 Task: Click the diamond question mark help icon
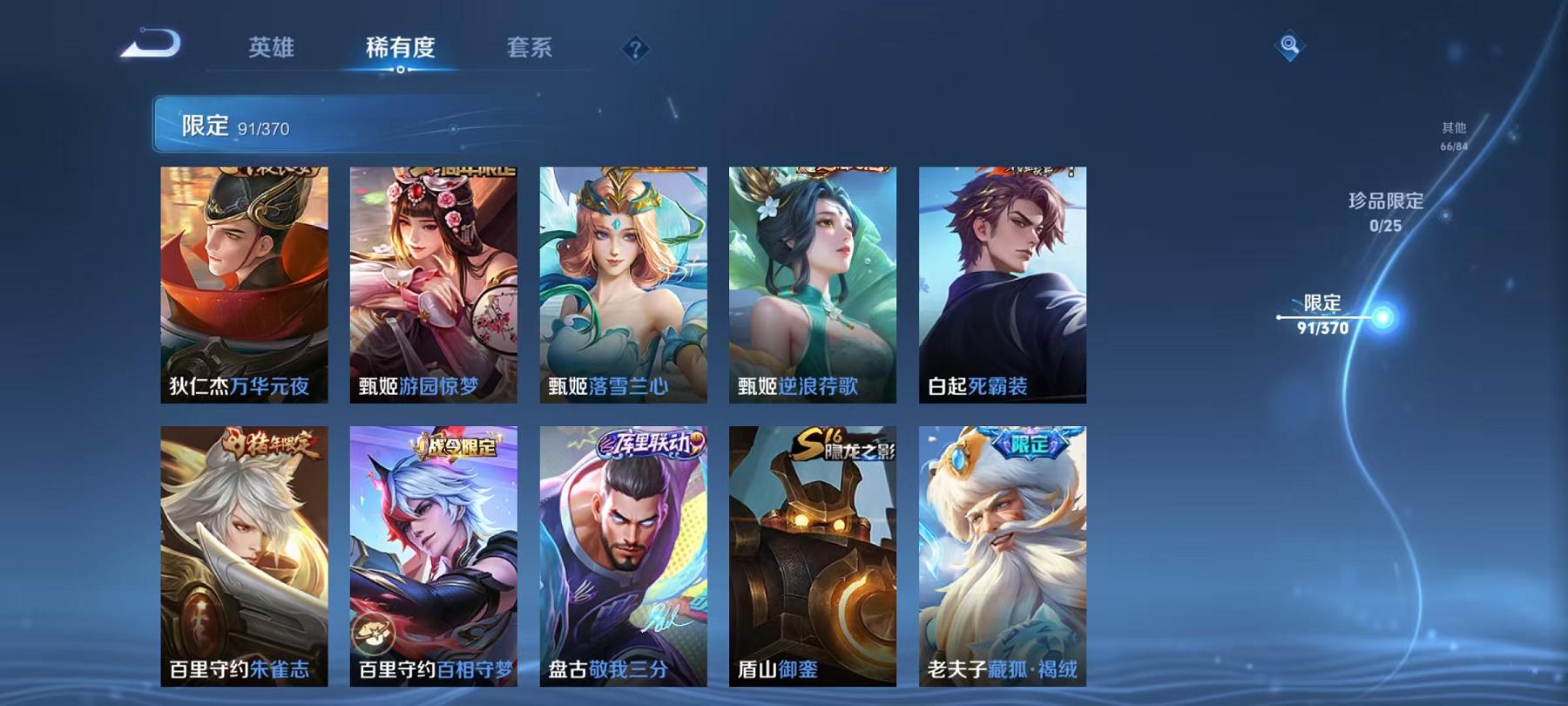[x=636, y=49]
